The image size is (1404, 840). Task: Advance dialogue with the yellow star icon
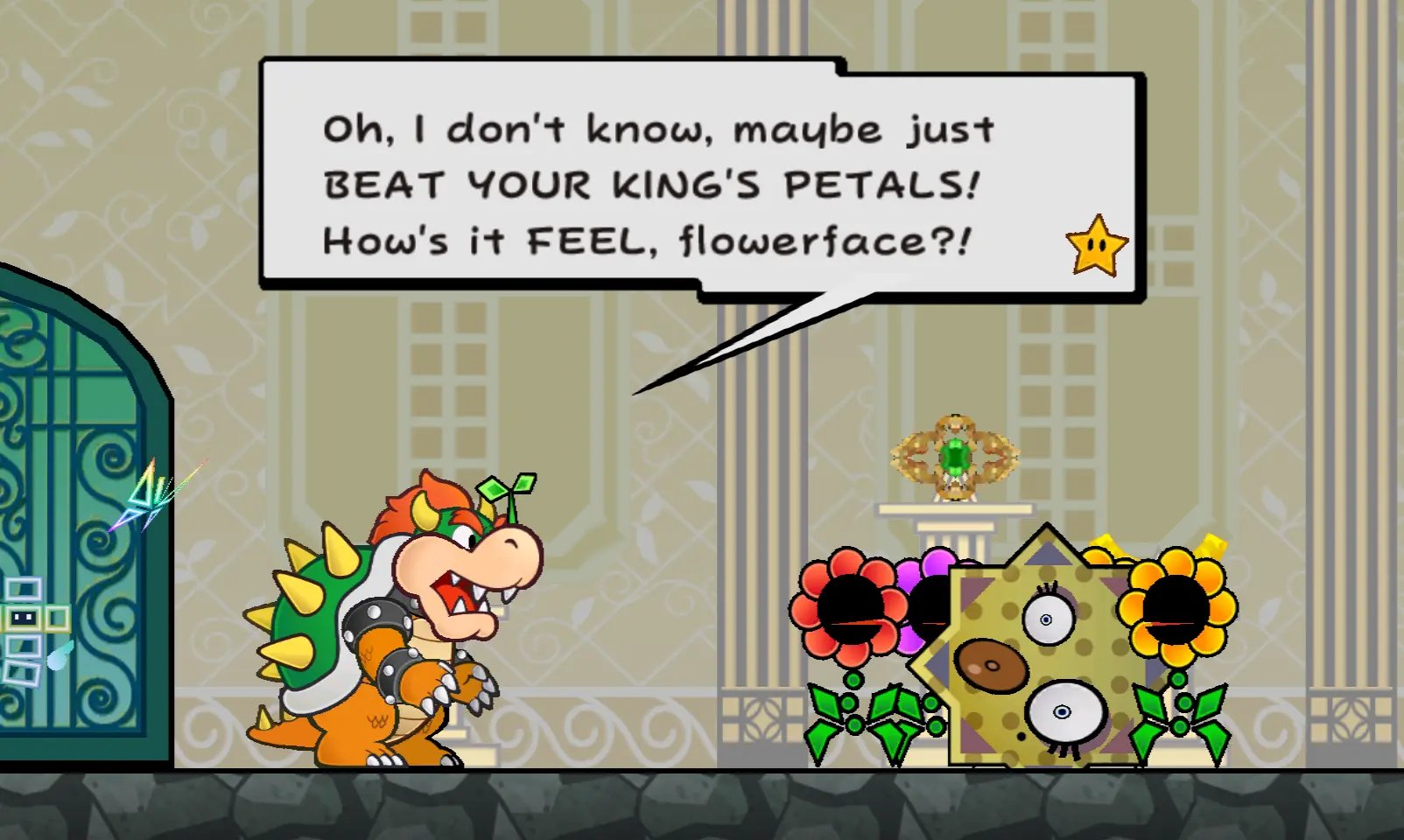tap(1096, 246)
